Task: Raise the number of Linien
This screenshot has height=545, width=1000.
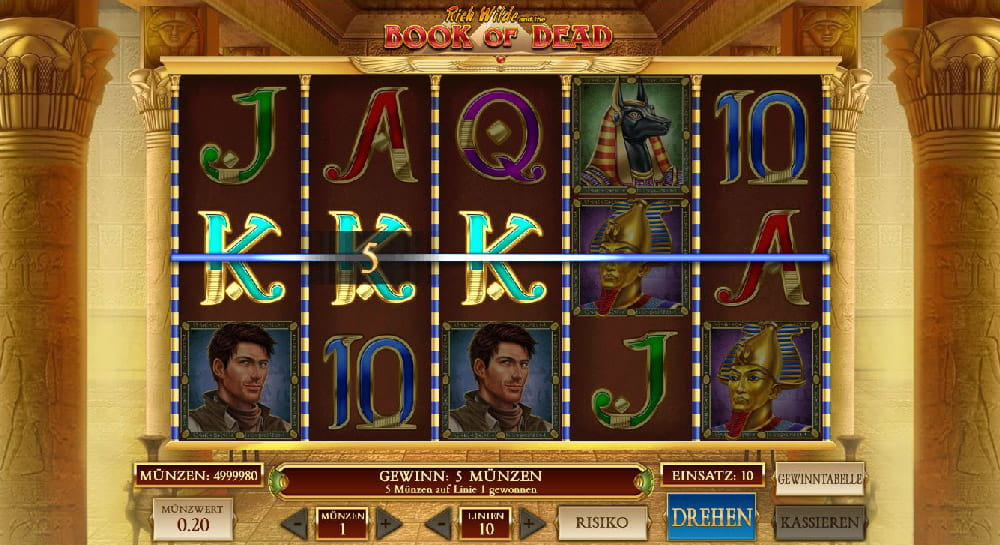Action: [x=533, y=523]
